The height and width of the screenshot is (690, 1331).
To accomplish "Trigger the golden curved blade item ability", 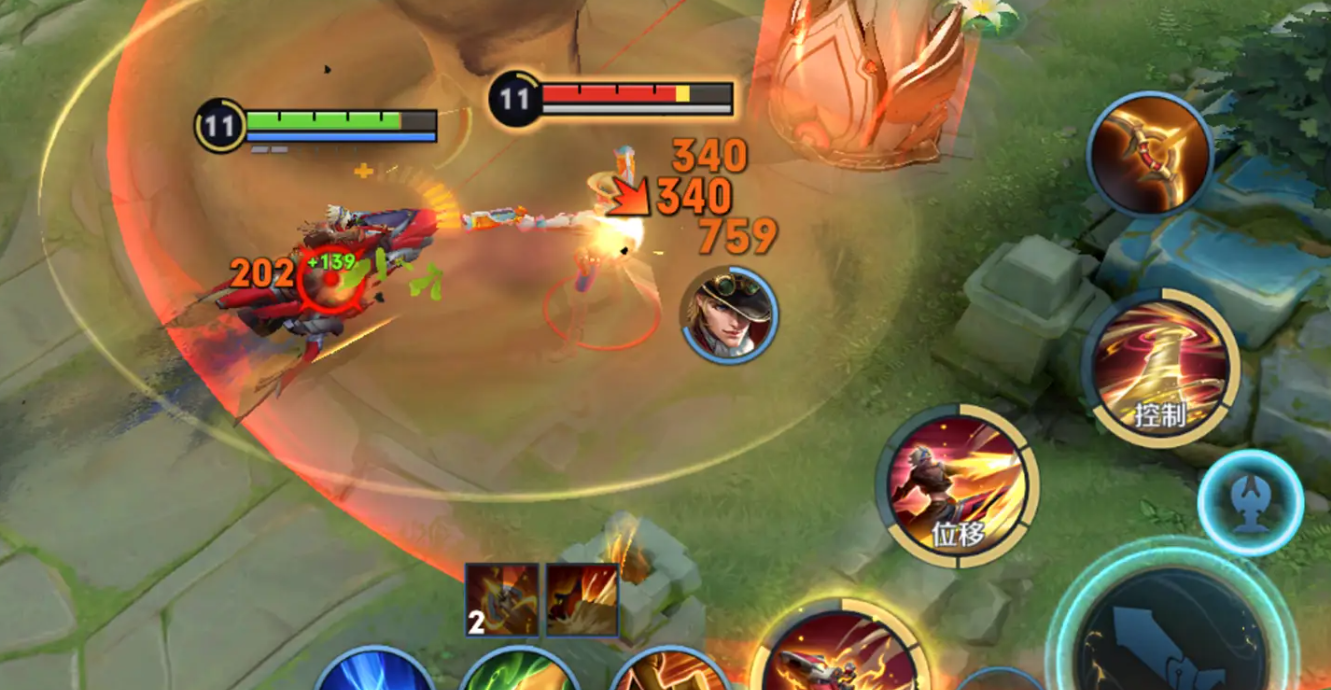I will click(x=1149, y=153).
